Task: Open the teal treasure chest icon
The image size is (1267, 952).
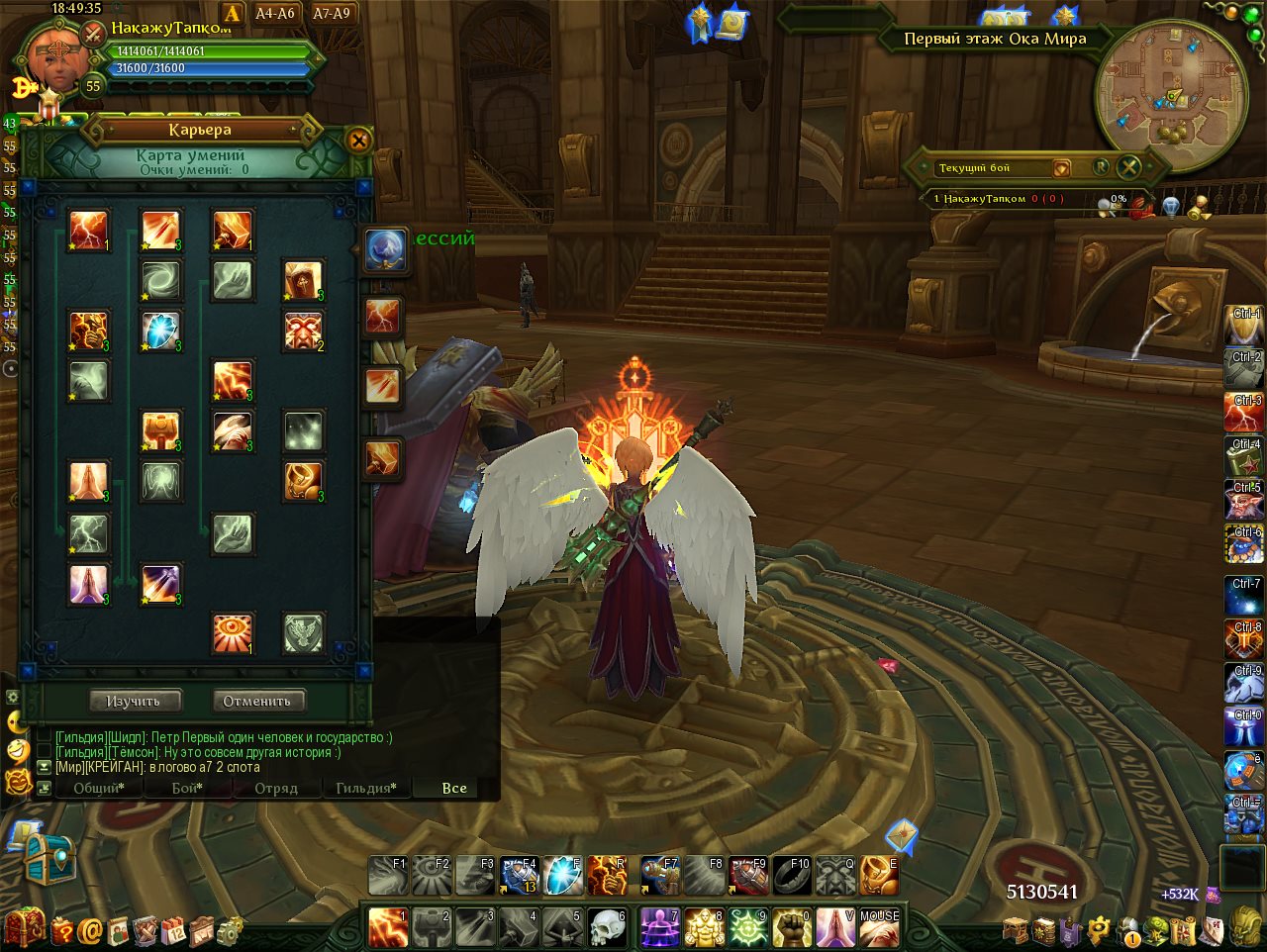Action: (49, 858)
